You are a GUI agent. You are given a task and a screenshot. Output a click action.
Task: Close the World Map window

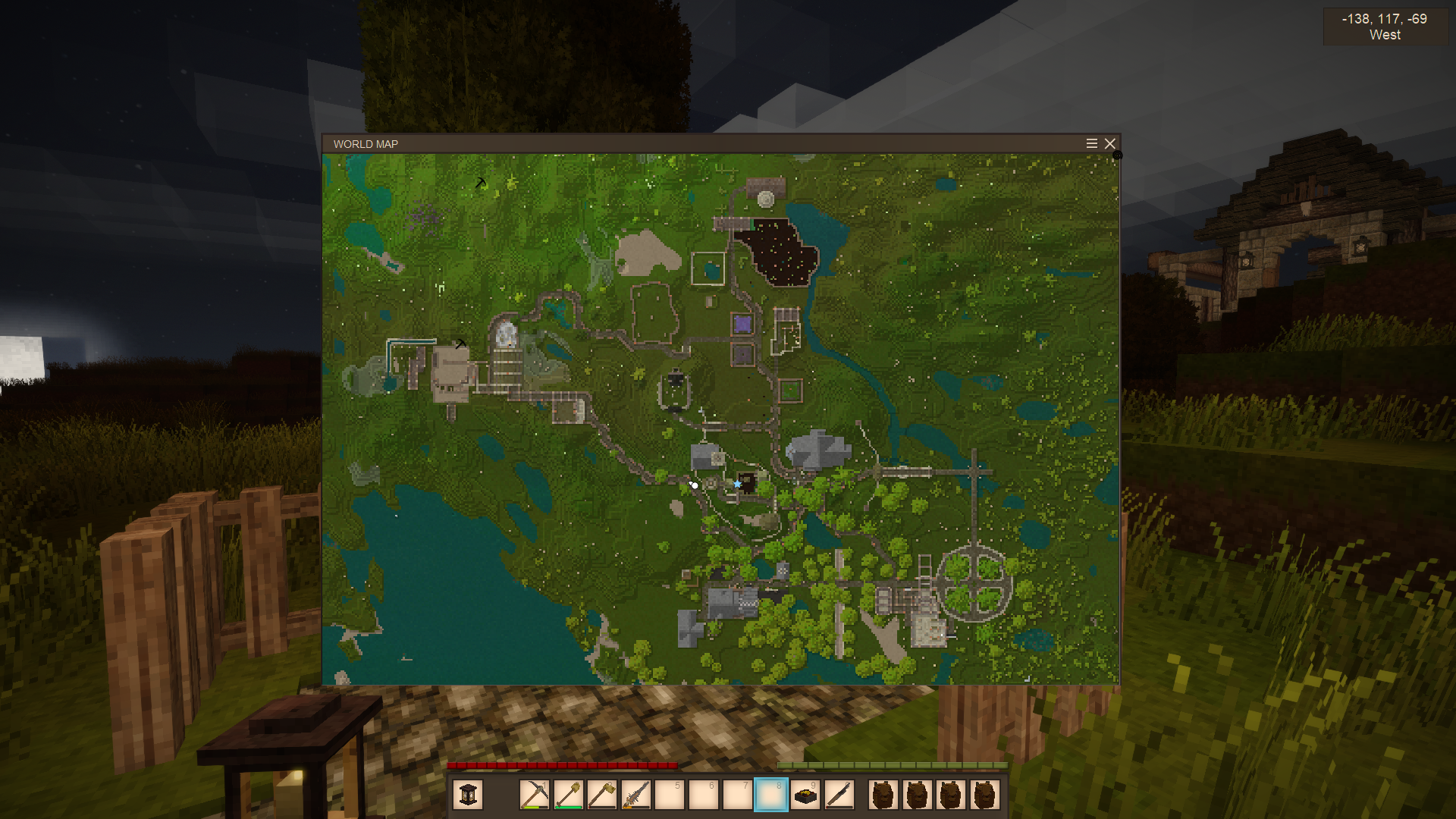point(1110,144)
